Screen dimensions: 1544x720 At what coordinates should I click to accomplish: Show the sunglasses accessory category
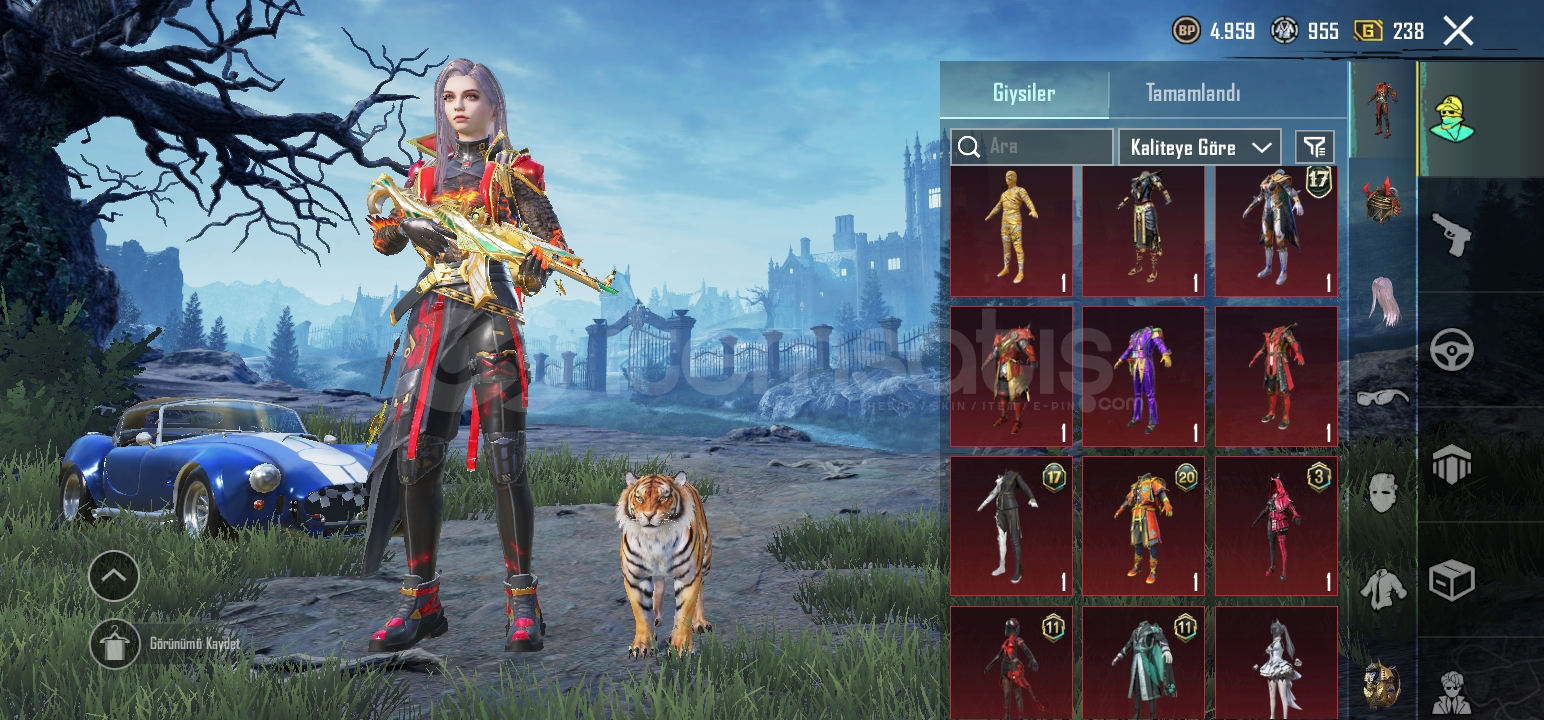click(1382, 397)
